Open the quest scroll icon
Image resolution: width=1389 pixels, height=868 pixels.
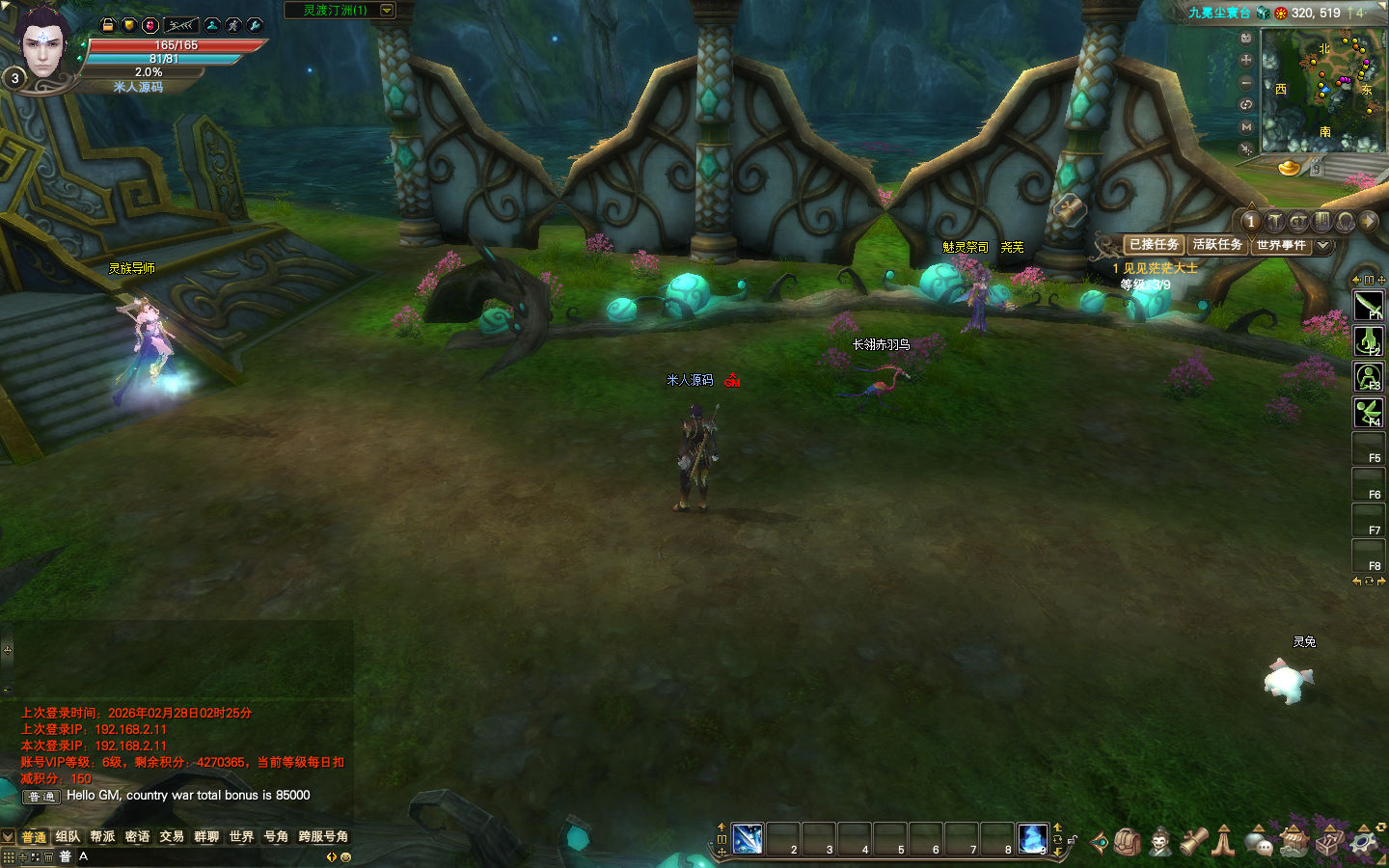[x=1194, y=842]
